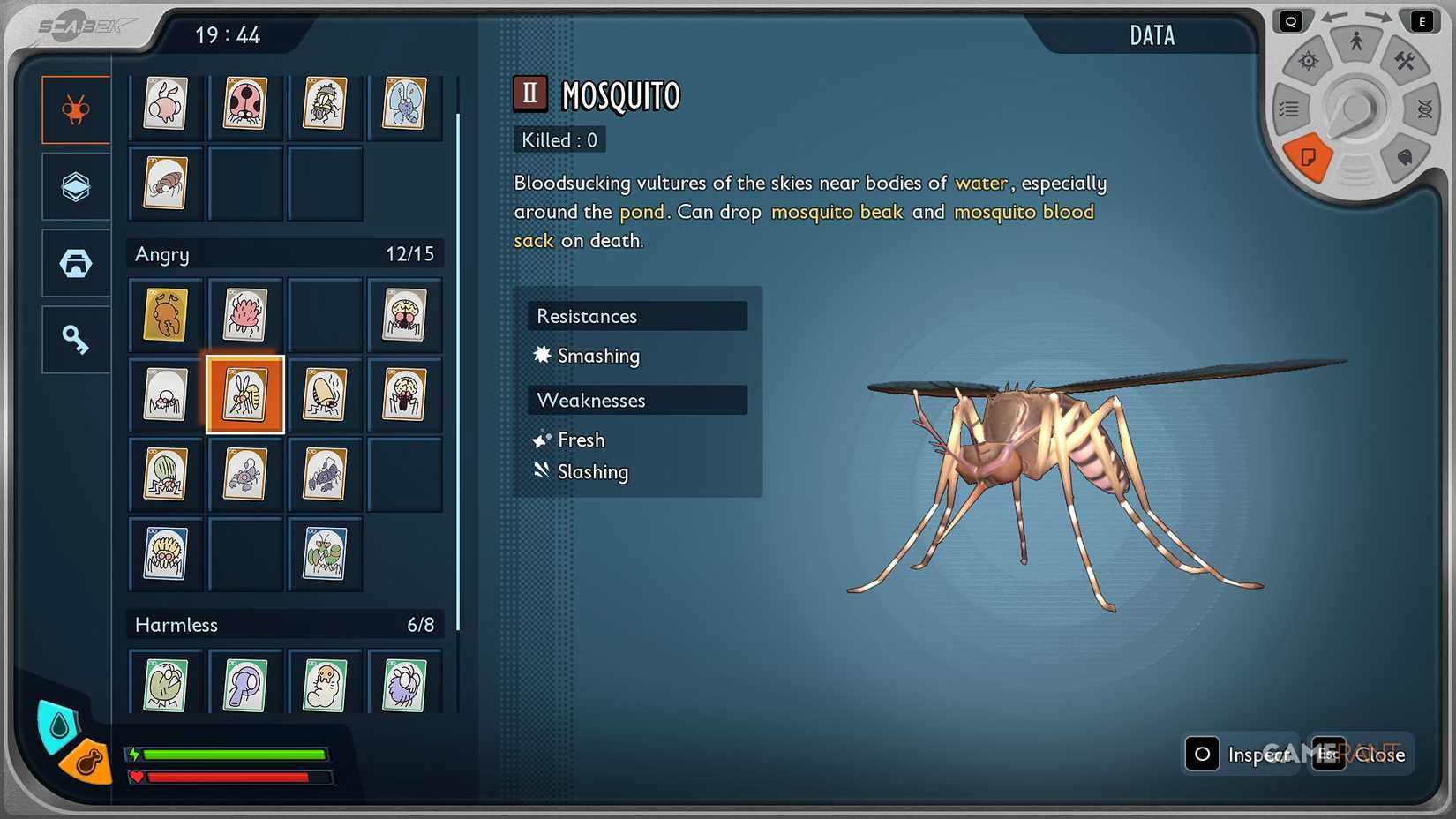Viewport: 1456px width, 819px height.
Task: Select the insects bestiary tab icon
Action: pyautogui.click(x=75, y=109)
